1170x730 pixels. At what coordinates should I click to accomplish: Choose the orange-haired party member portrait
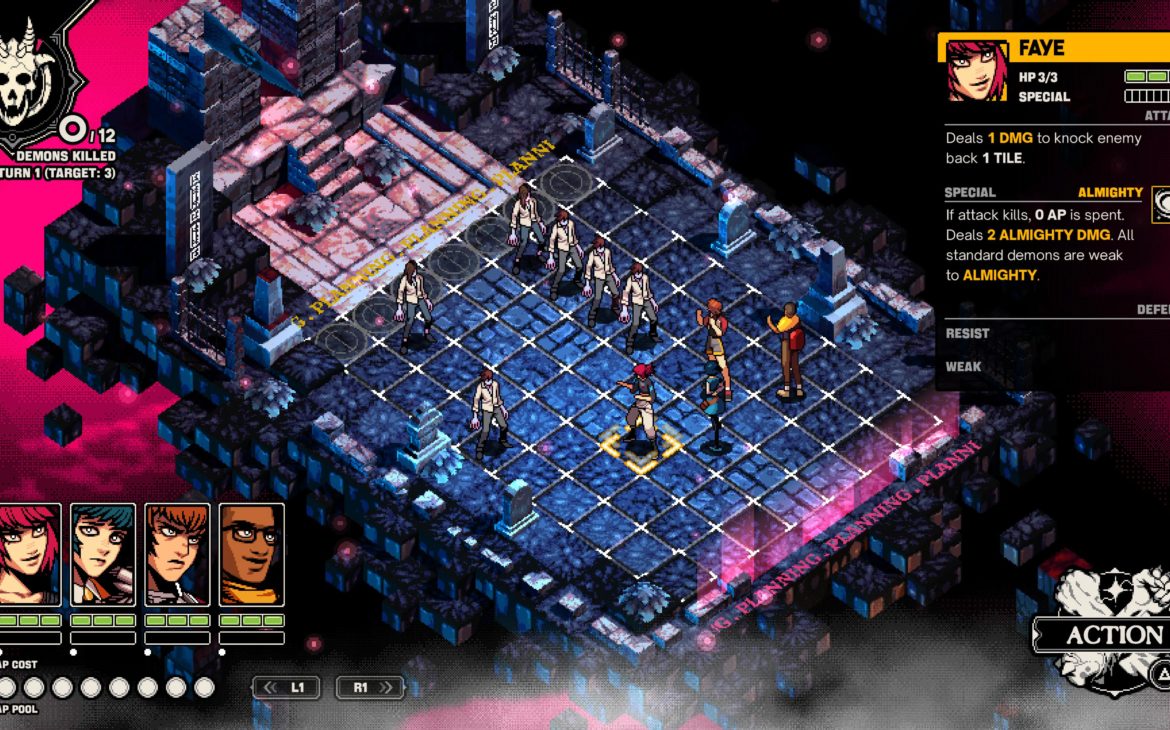[177, 555]
